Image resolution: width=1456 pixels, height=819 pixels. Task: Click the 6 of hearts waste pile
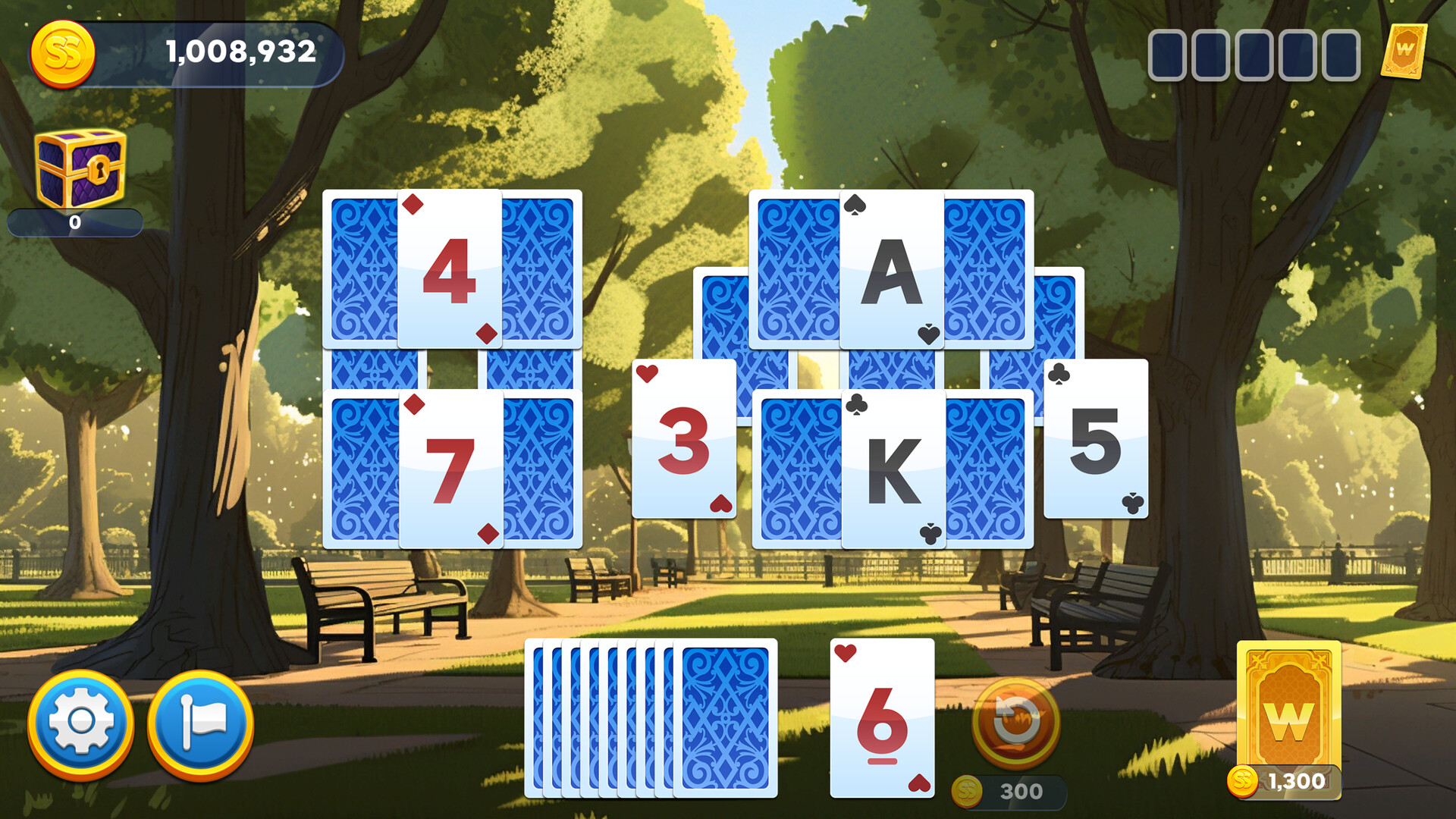[882, 717]
